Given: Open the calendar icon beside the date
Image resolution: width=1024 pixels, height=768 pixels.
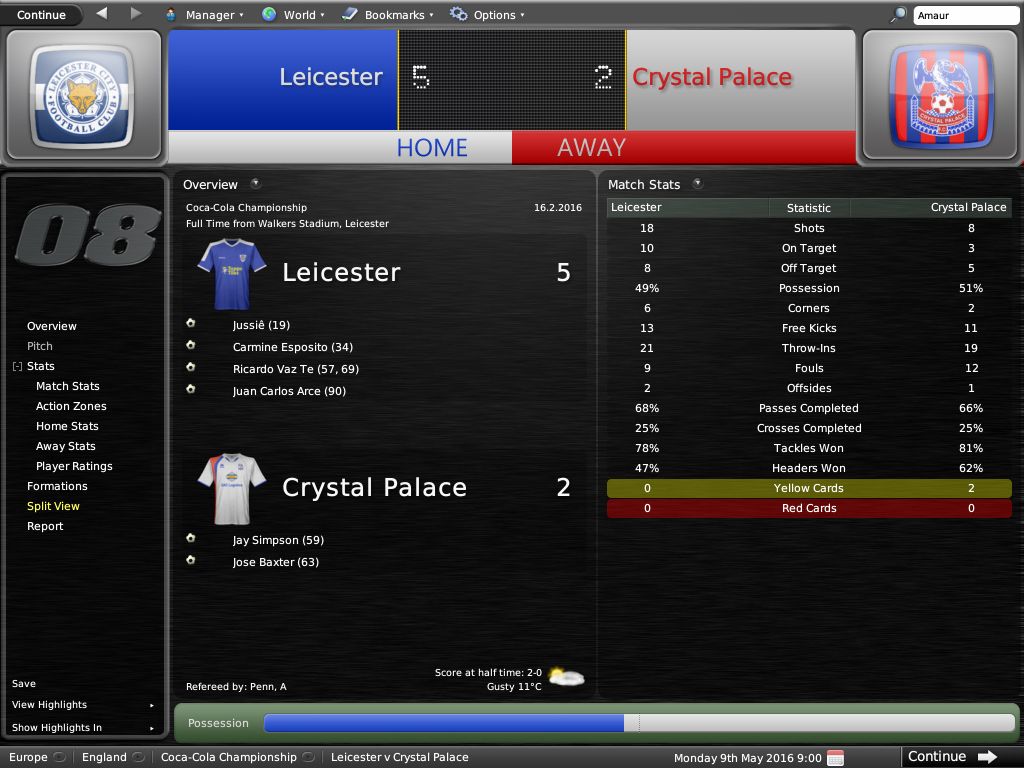Looking at the screenshot, I should coord(836,758).
